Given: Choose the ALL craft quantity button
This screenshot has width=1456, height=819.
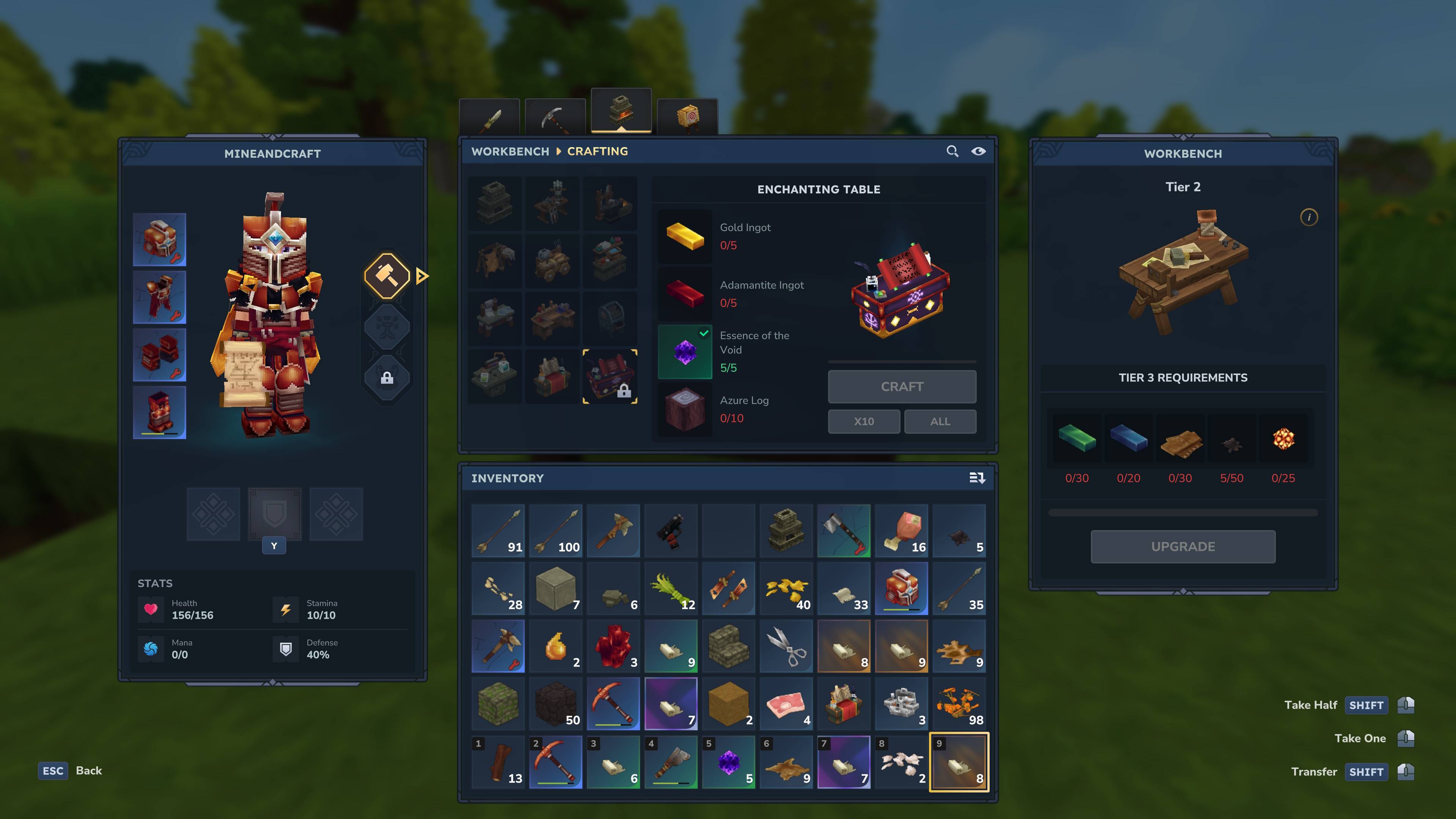Looking at the screenshot, I should point(940,422).
